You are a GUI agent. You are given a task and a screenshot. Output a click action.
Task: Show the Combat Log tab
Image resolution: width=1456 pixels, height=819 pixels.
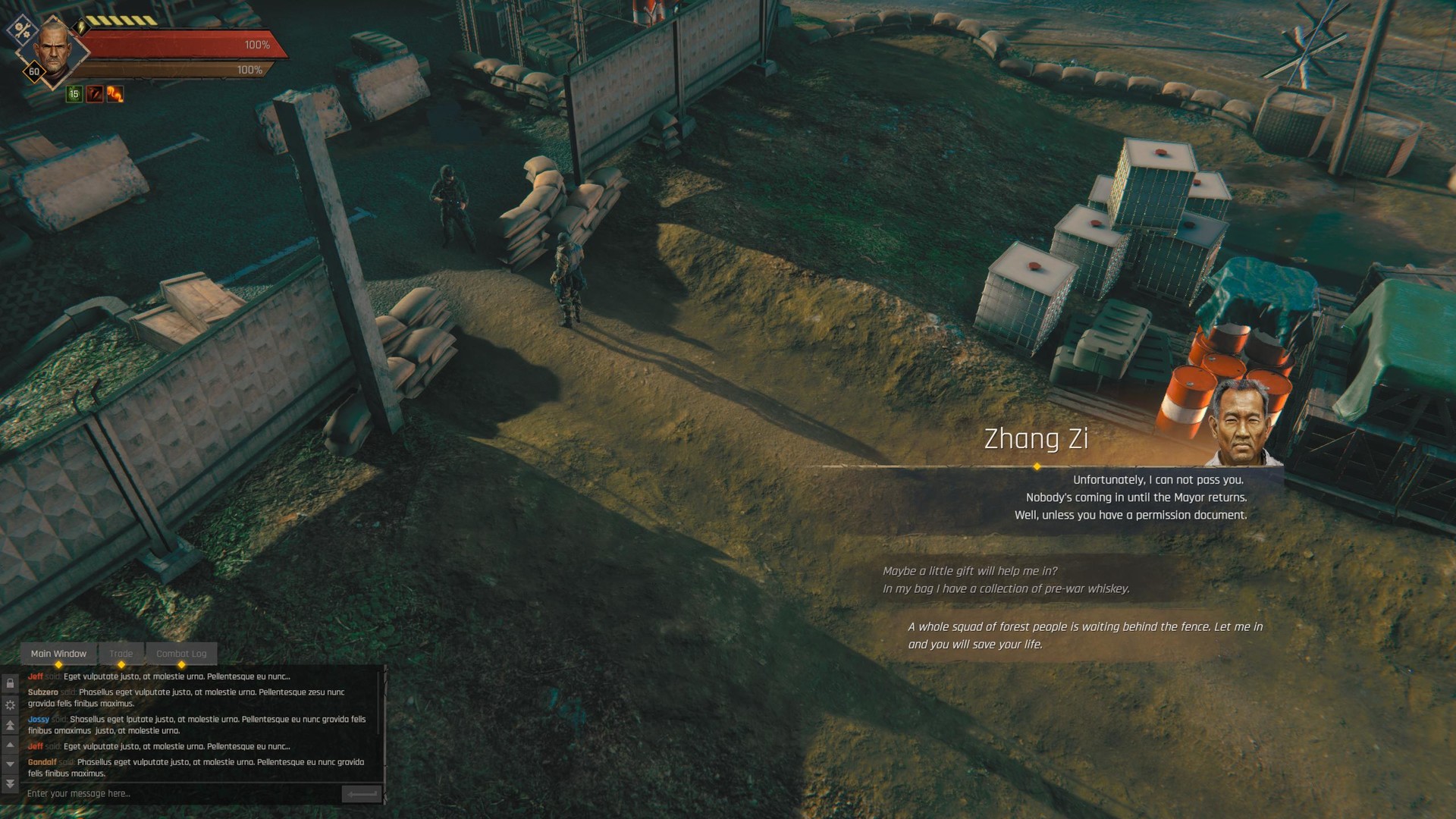tap(181, 654)
